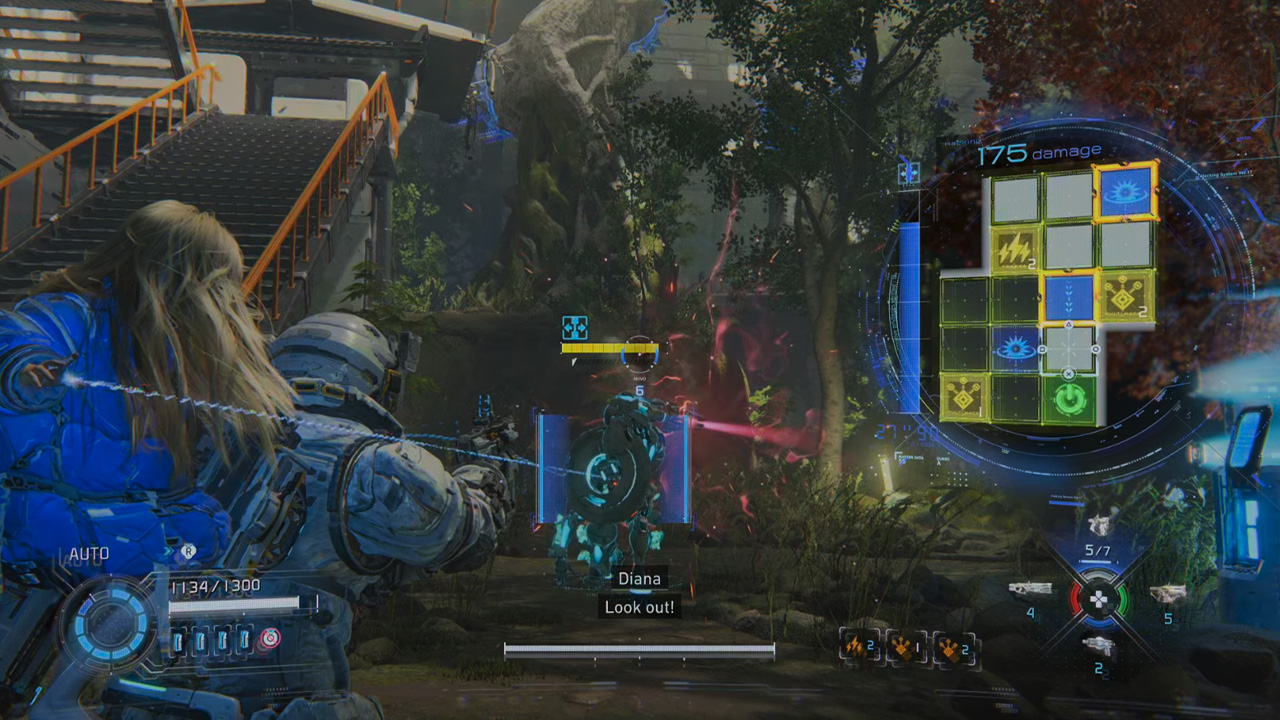The width and height of the screenshot is (1280, 720).
Task: Equip the weapon showing 5/7 ammo
Action: click(1098, 527)
